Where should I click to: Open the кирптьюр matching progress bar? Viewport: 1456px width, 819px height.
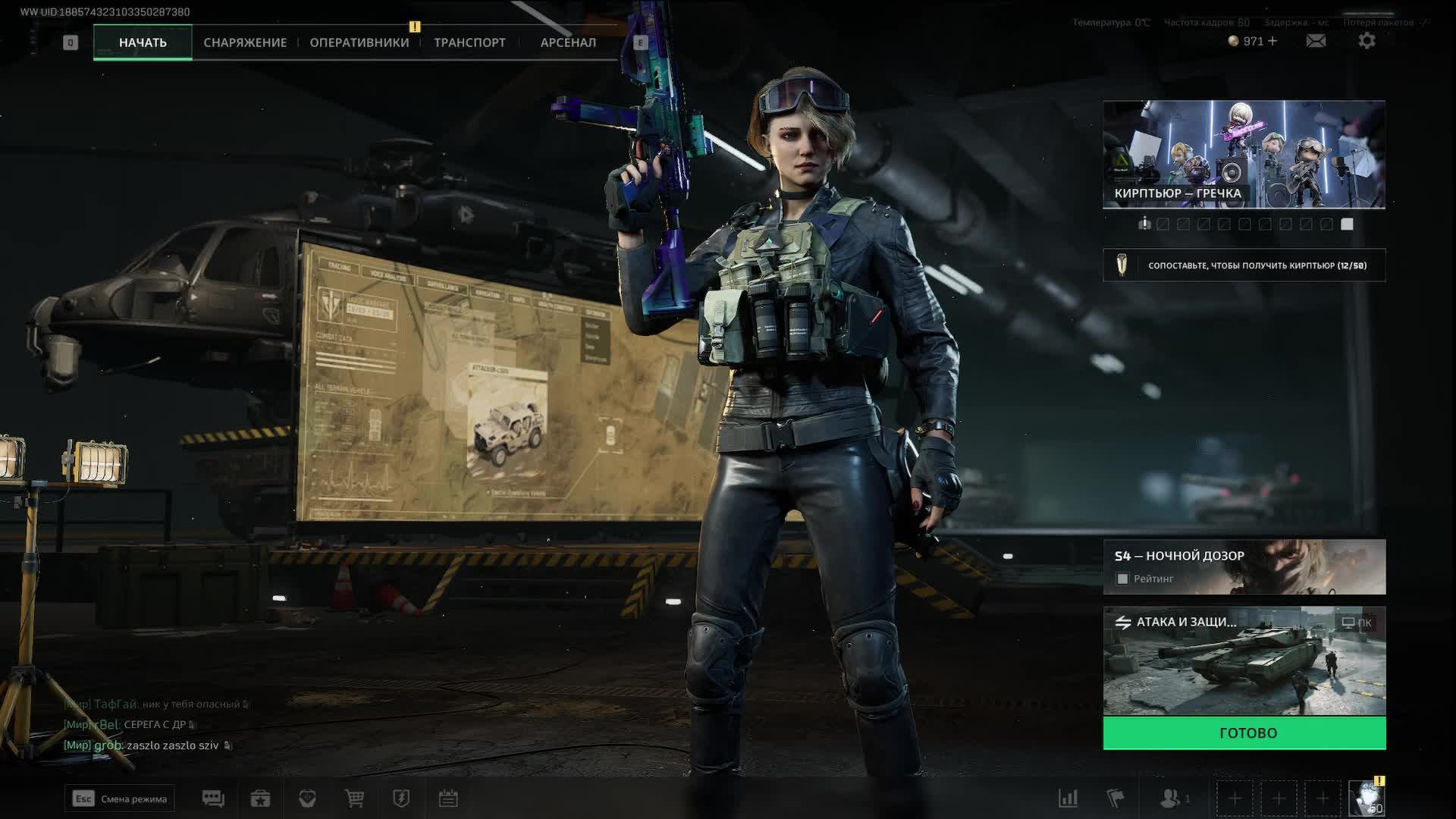(x=1244, y=265)
